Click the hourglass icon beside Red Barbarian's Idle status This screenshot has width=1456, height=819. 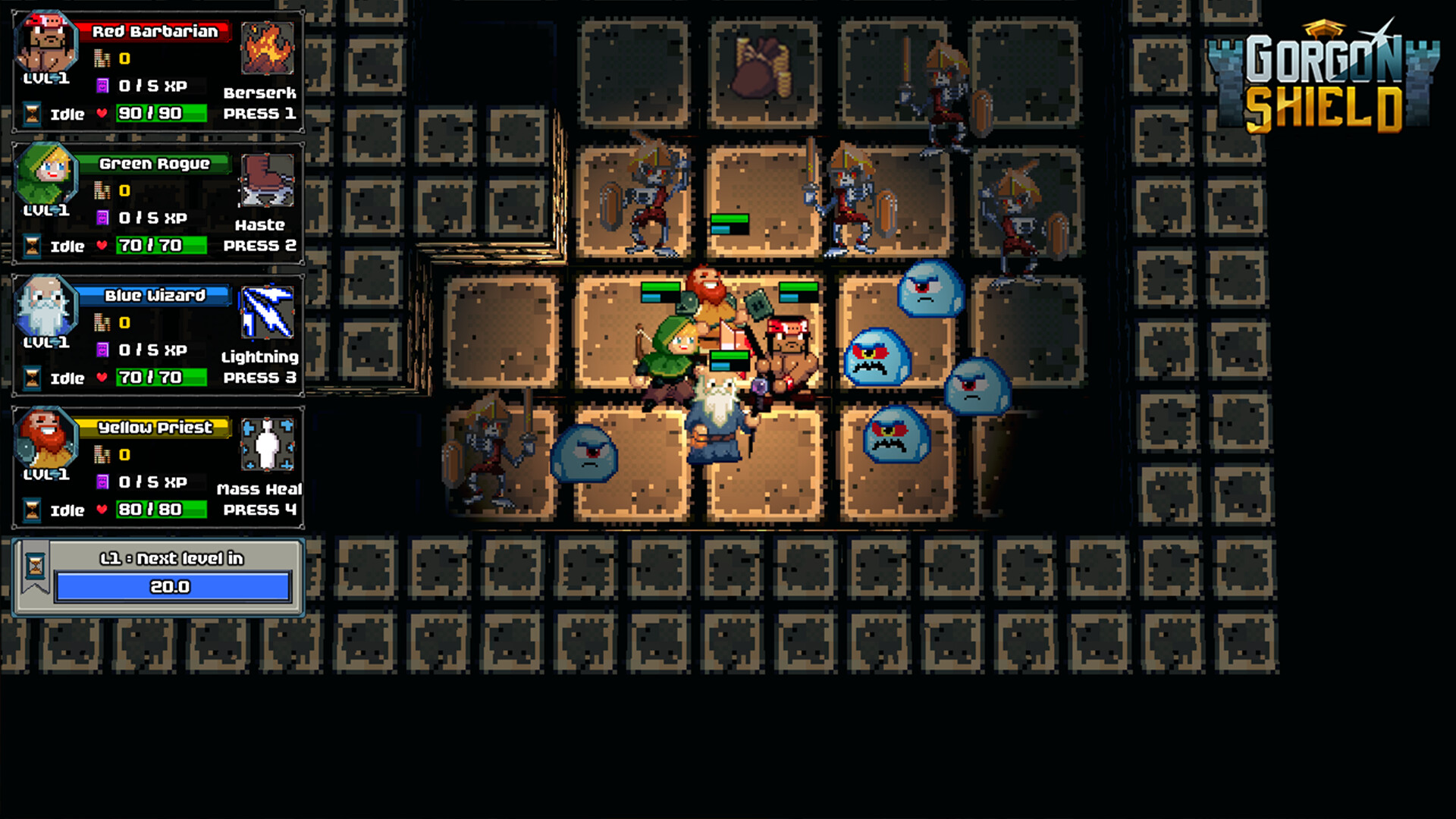click(30, 114)
